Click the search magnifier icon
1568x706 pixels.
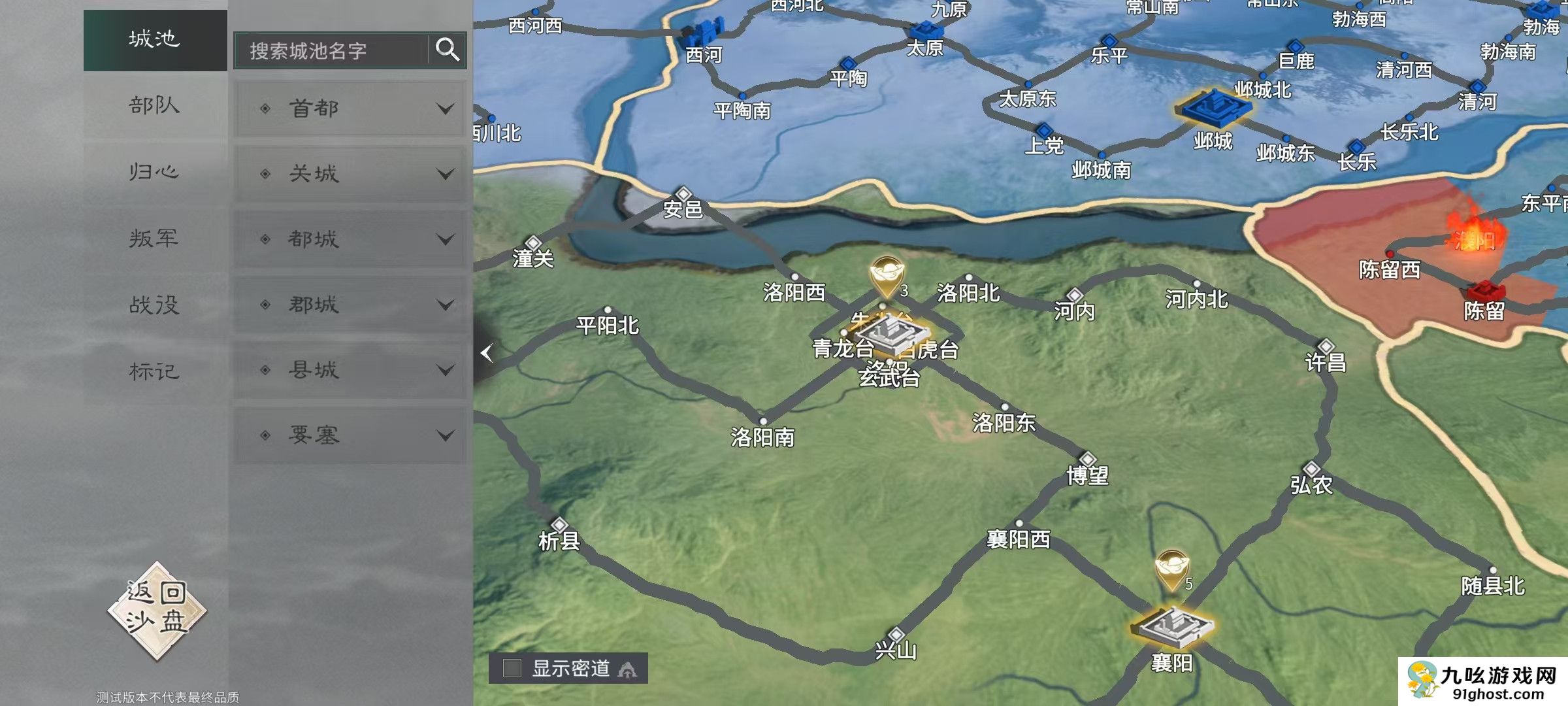[x=446, y=50]
